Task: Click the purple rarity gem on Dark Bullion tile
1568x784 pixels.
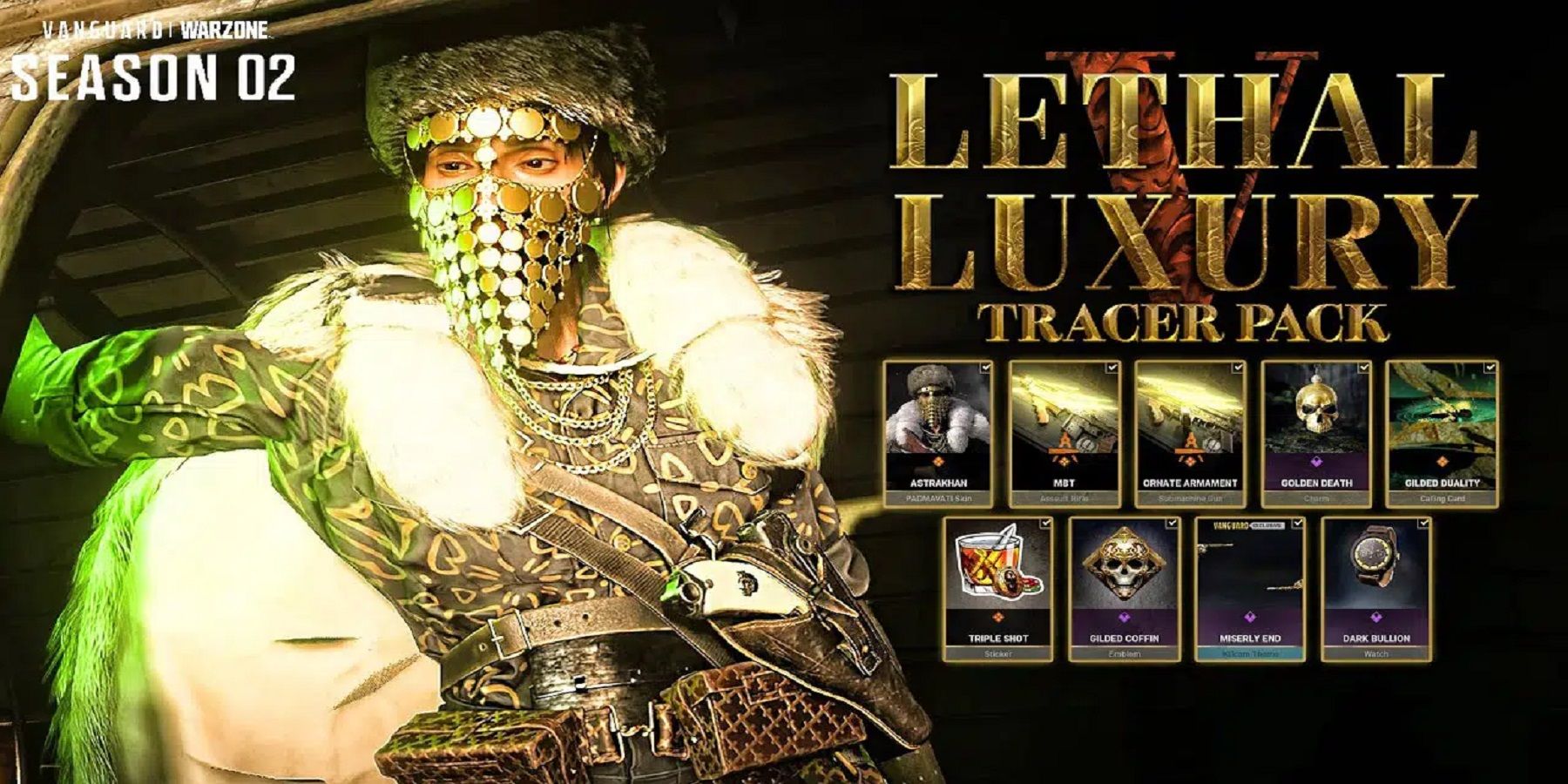Action: pos(1375,617)
